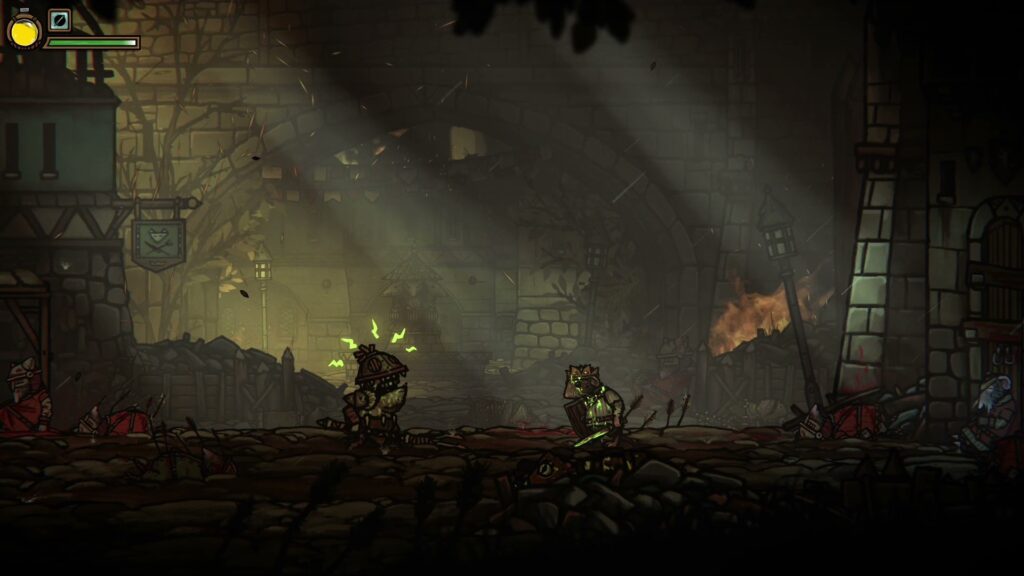The width and height of the screenshot is (1024, 576).
Task: Select the square item slot beside the flask
Action: (x=60, y=20)
